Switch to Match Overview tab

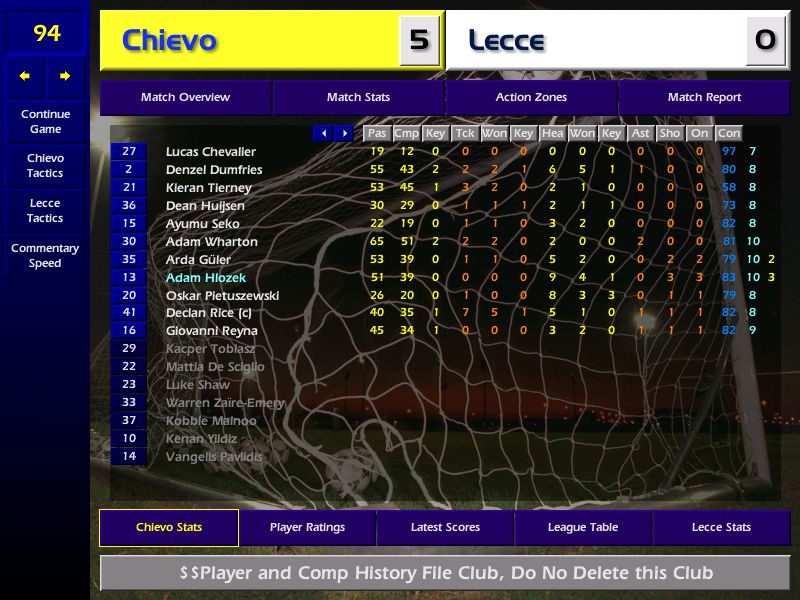185,98
